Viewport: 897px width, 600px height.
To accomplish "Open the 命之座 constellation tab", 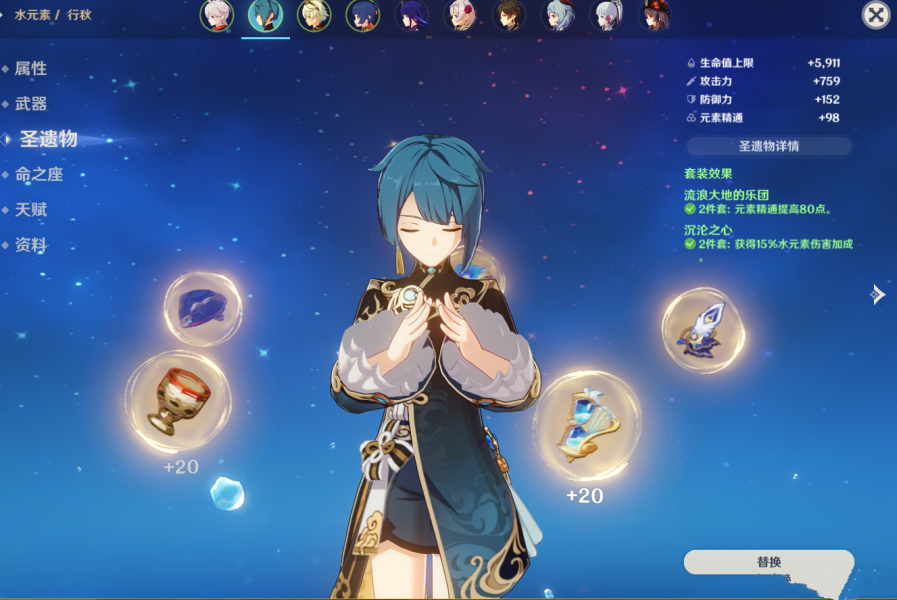I will [39, 175].
